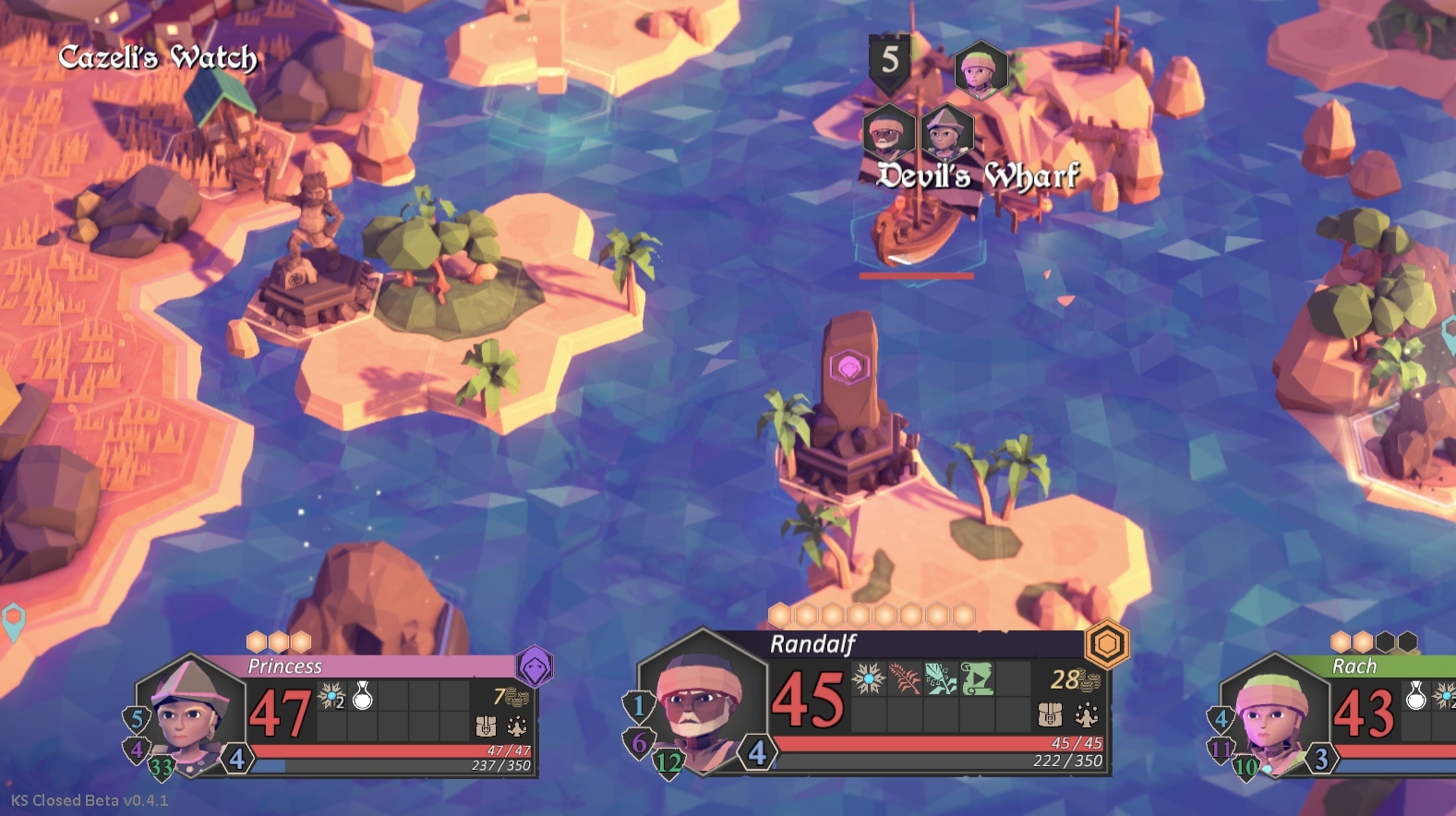The width and height of the screenshot is (1456, 816).
Task: Open Princess's backpack inventory
Action: (x=486, y=726)
